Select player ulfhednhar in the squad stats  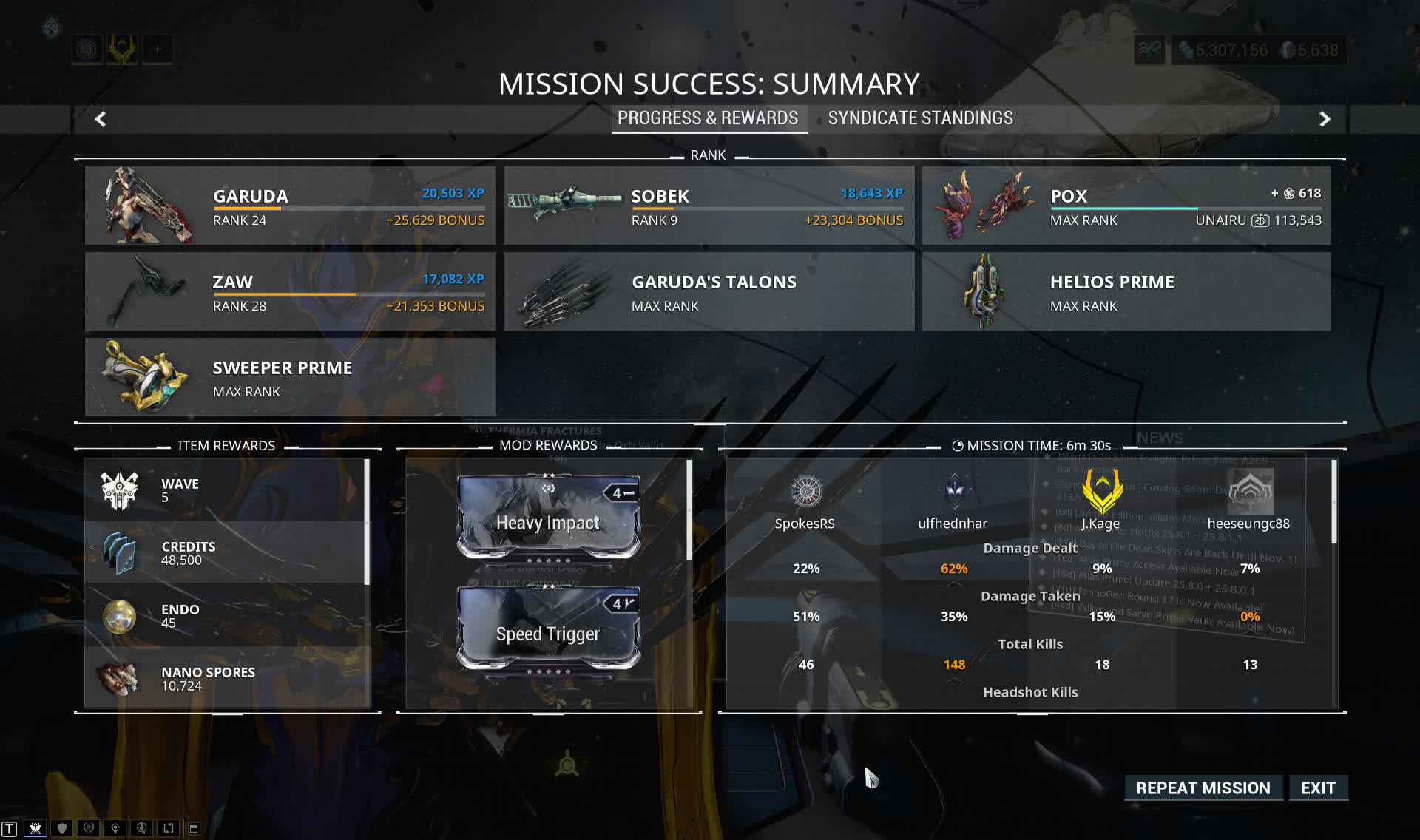[953, 523]
